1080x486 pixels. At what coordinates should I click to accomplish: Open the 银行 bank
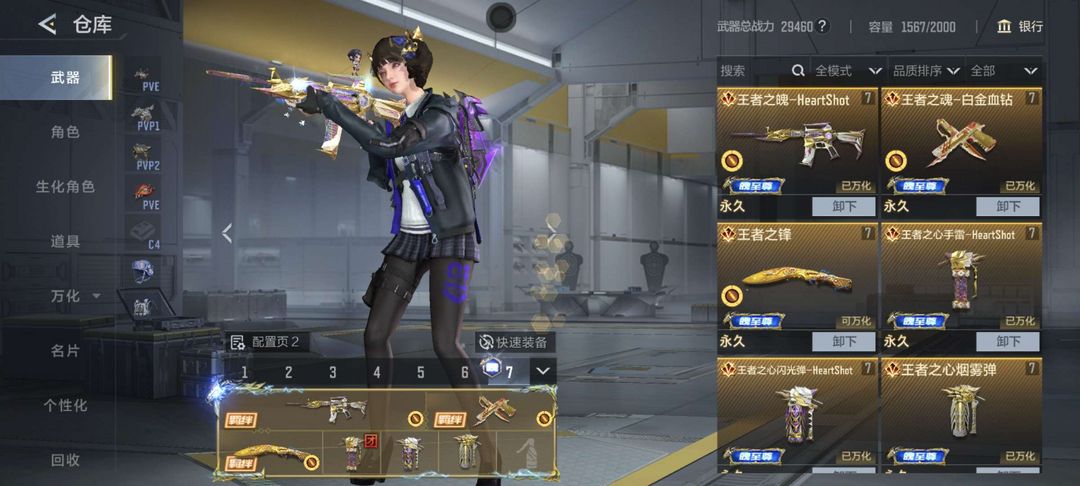tap(1020, 27)
